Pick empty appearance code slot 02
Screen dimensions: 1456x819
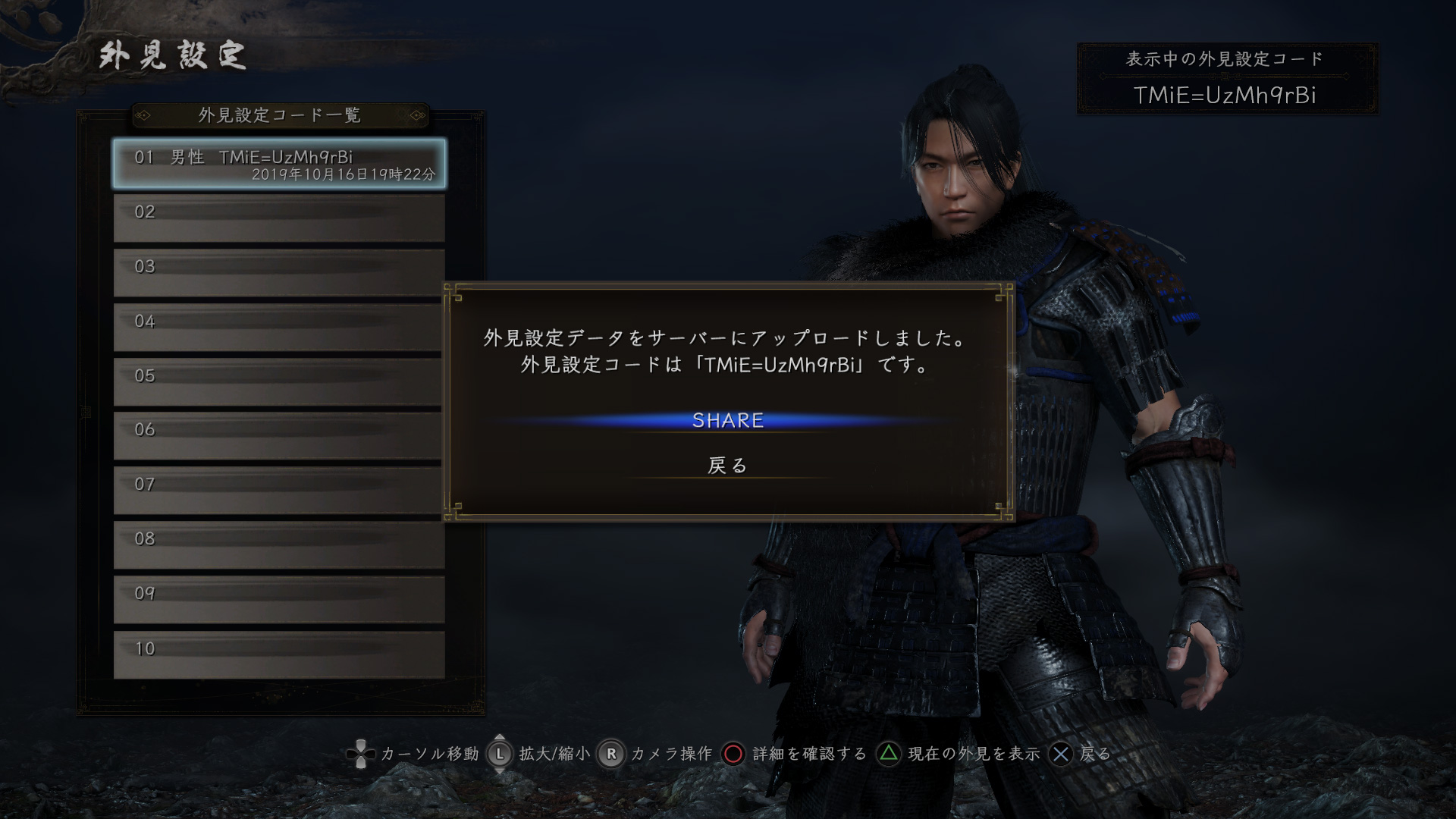click(279, 218)
